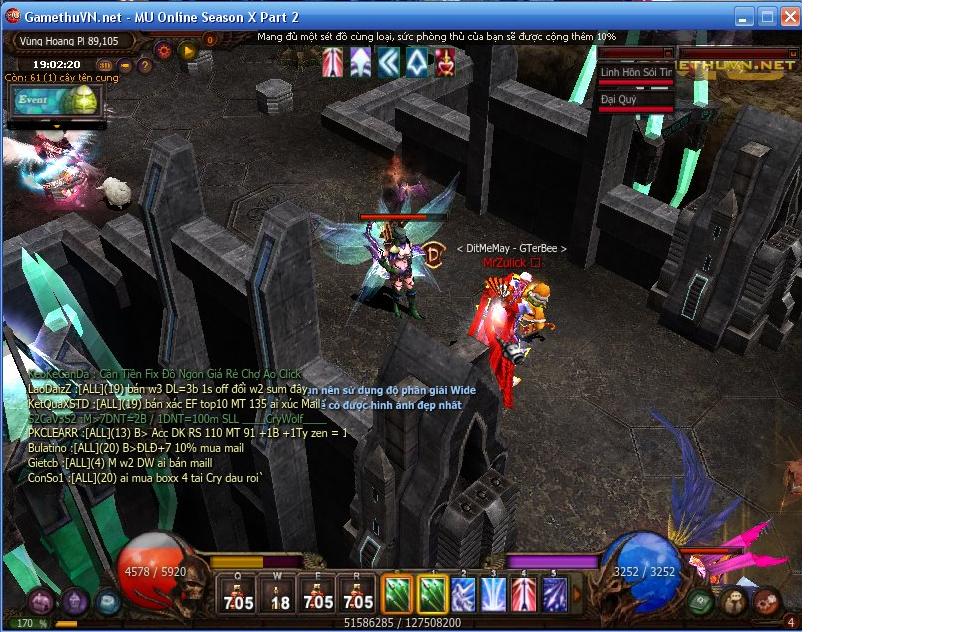Image resolution: width=960 pixels, height=632 pixels.
Task: Select the highlighted green skill in slot 1
Action: pyautogui.click(x=431, y=595)
